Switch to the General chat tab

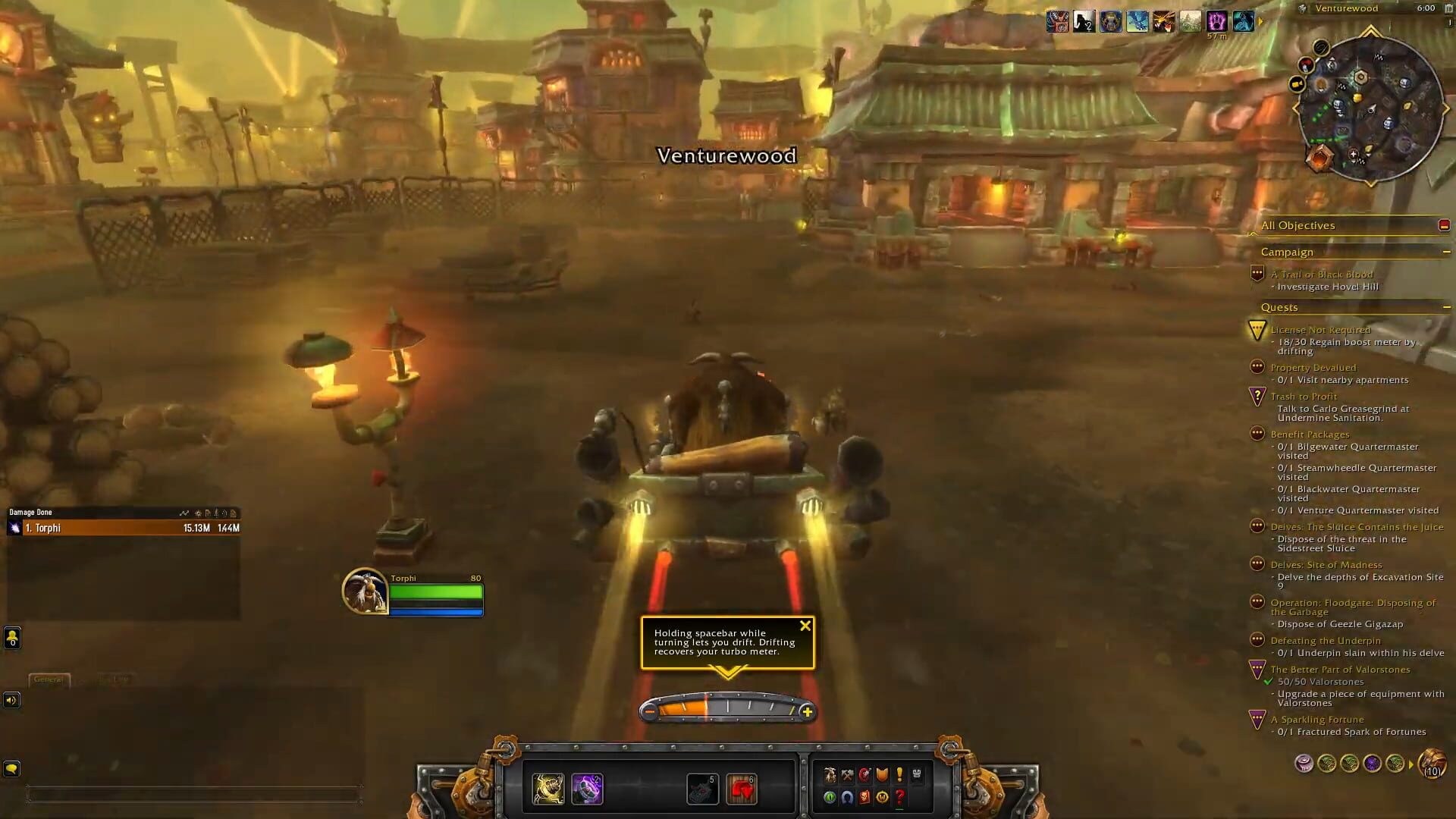(49, 680)
